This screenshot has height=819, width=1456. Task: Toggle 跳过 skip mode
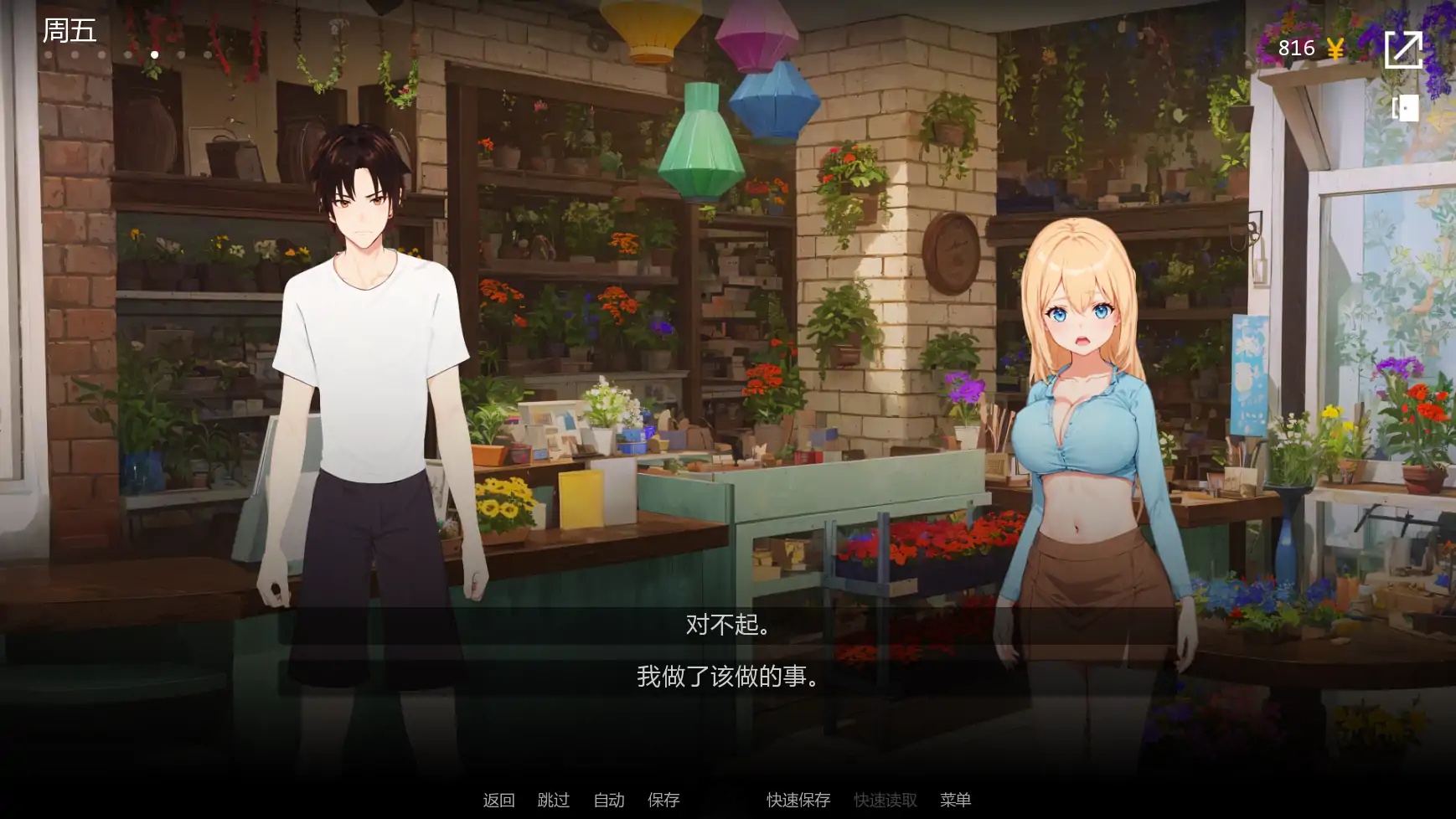point(552,800)
